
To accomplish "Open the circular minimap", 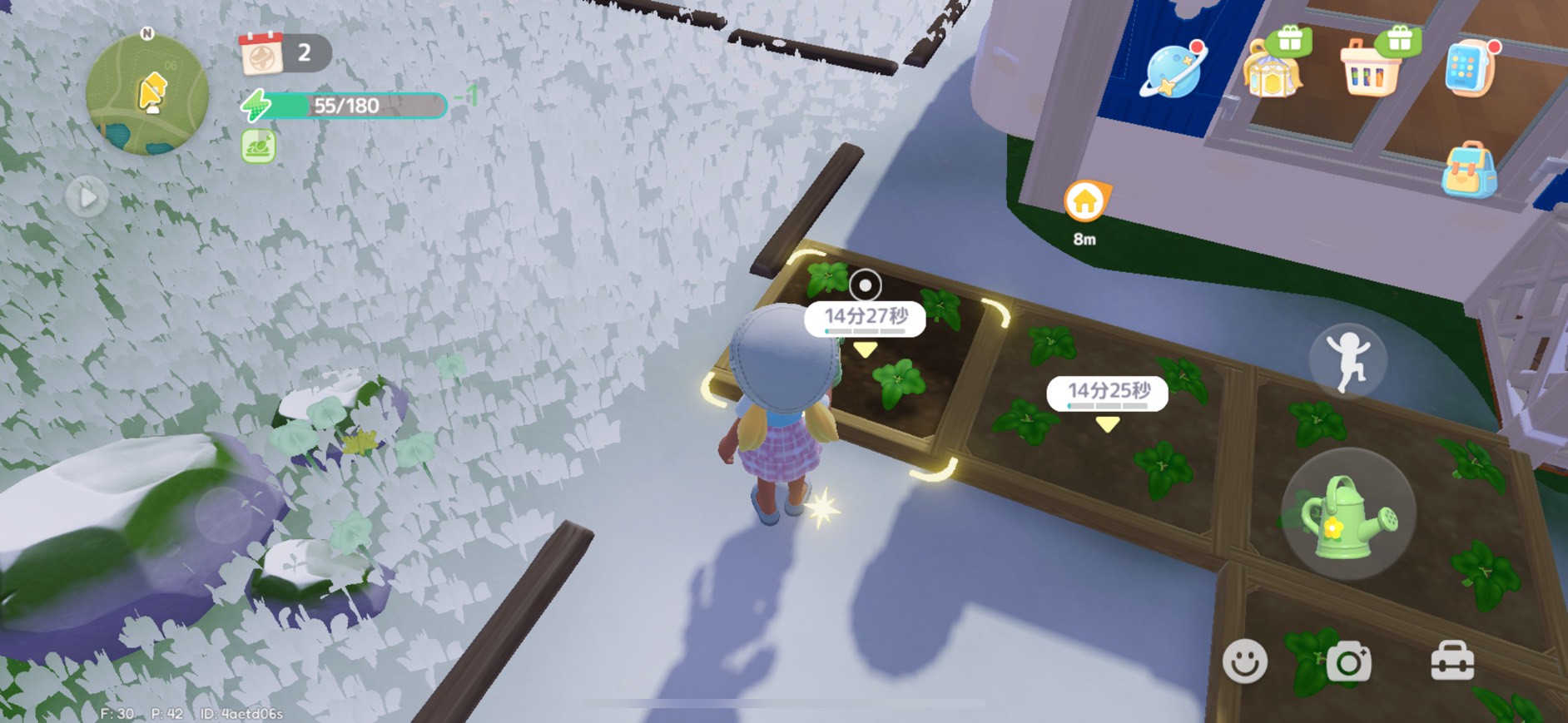I will tap(147, 95).
